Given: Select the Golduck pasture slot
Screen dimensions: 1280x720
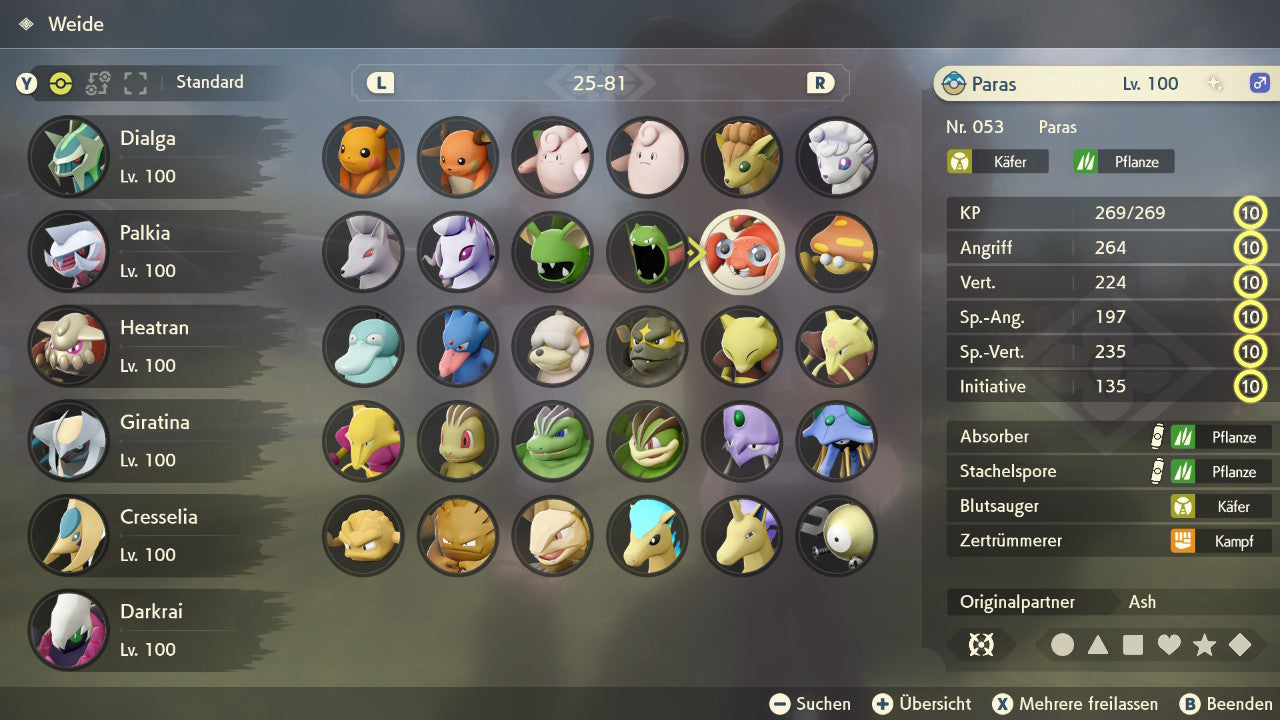Looking at the screenshot, I should (458, 347).
